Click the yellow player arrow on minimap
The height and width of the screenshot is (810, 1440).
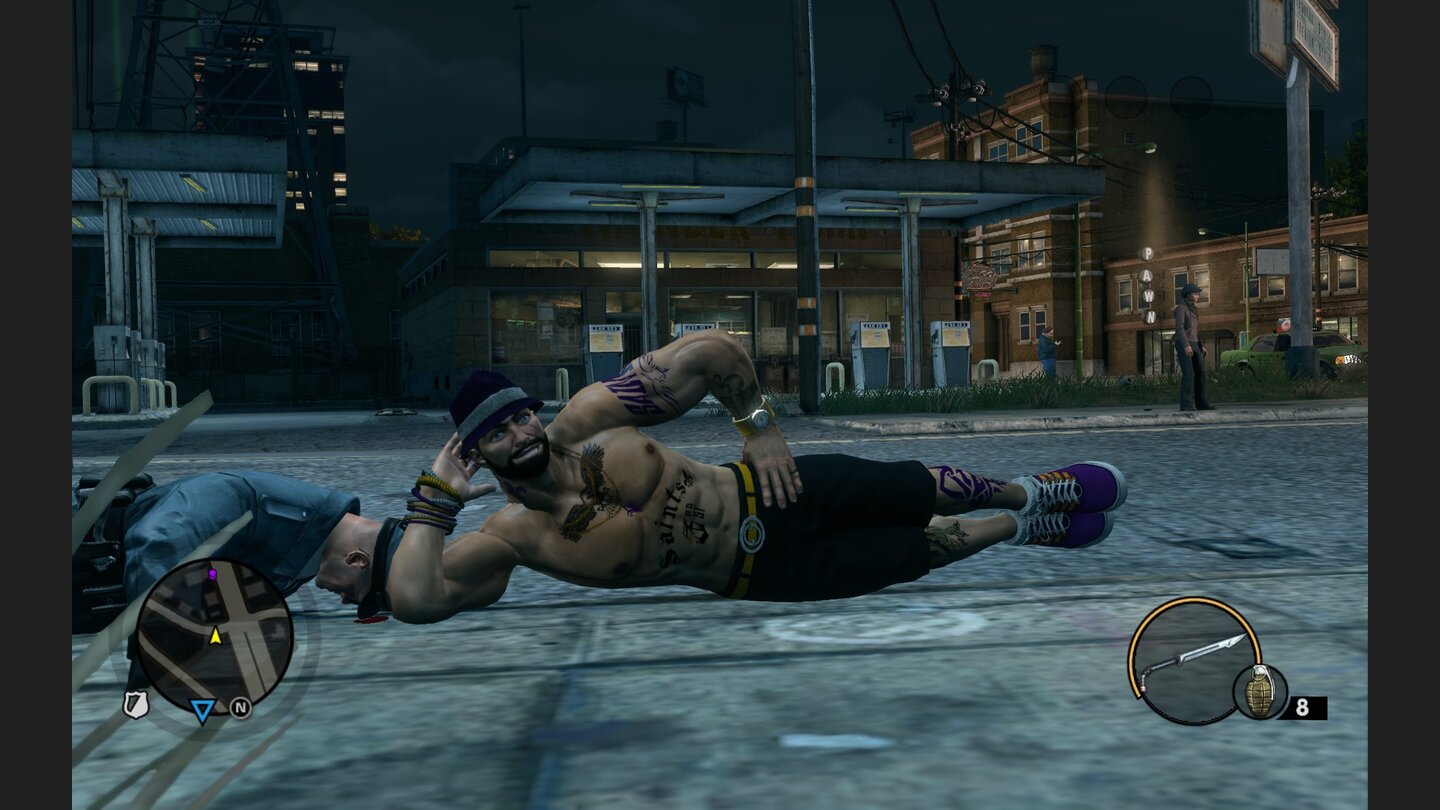[x=215, y=636]
